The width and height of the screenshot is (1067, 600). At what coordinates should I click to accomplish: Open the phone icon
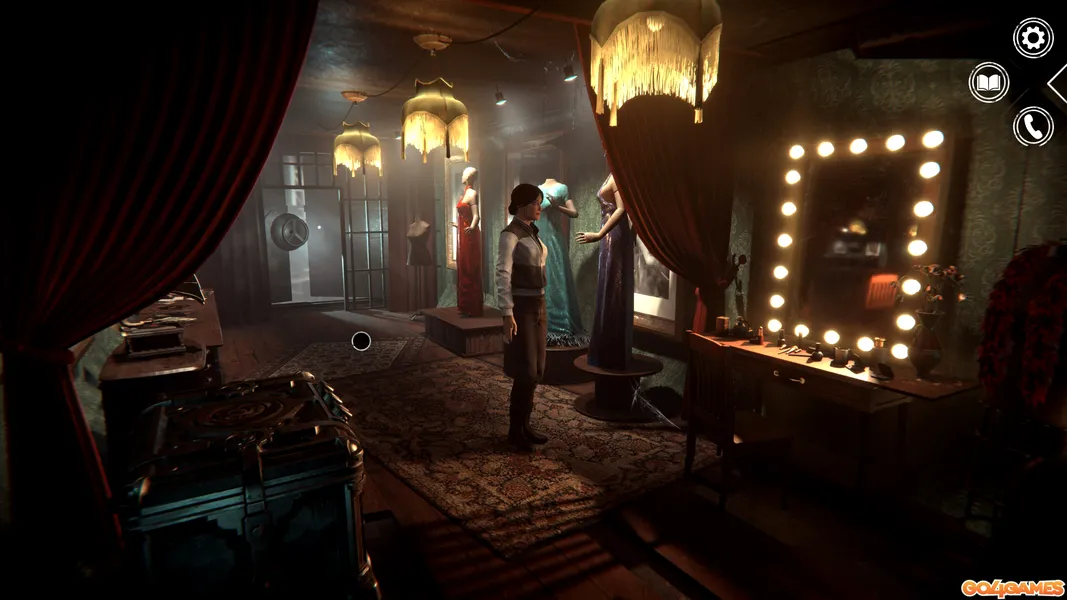point(1033,126)
